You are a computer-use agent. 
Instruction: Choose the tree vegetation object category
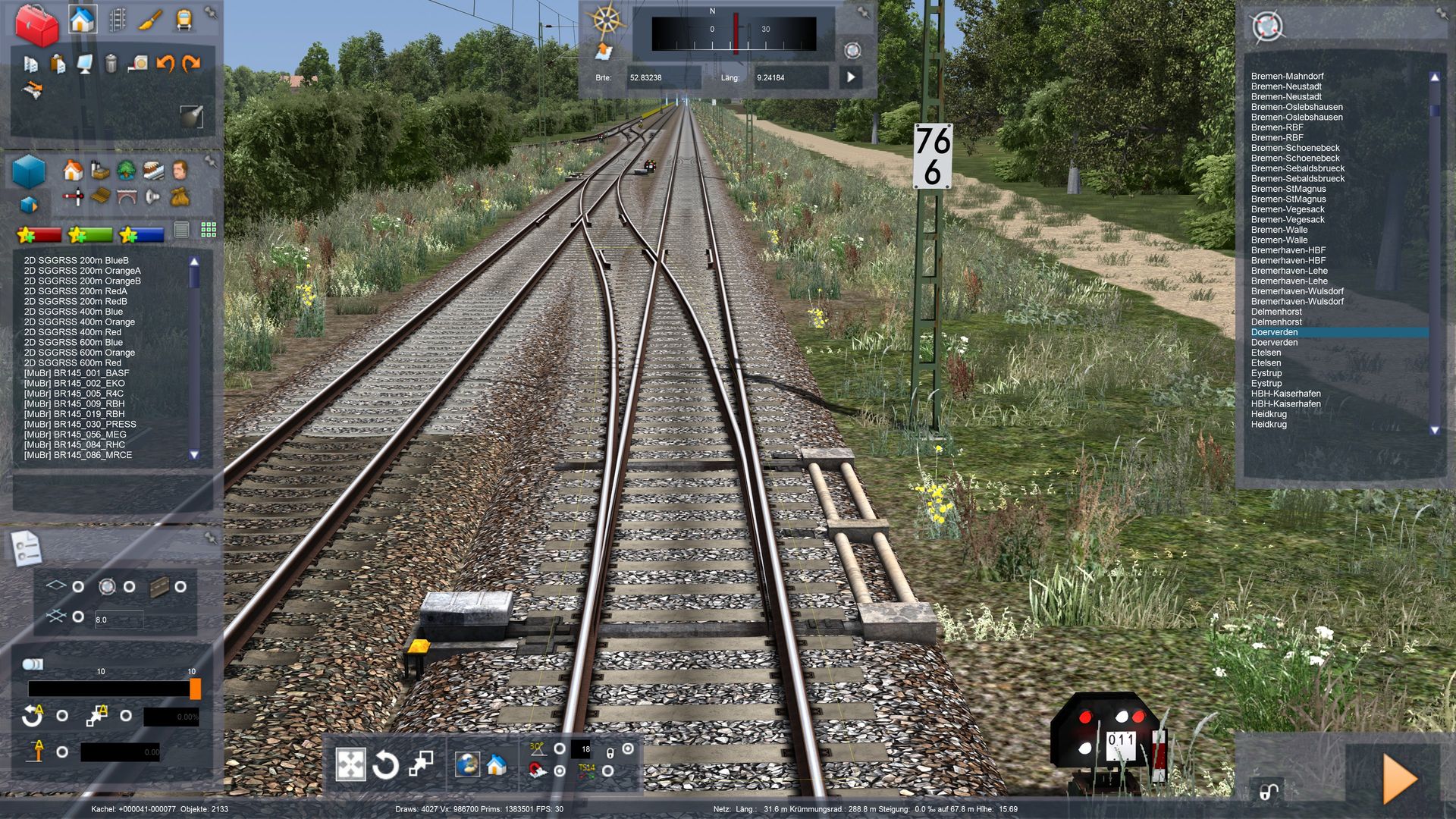pyautogui.click(x=126, y=170)
